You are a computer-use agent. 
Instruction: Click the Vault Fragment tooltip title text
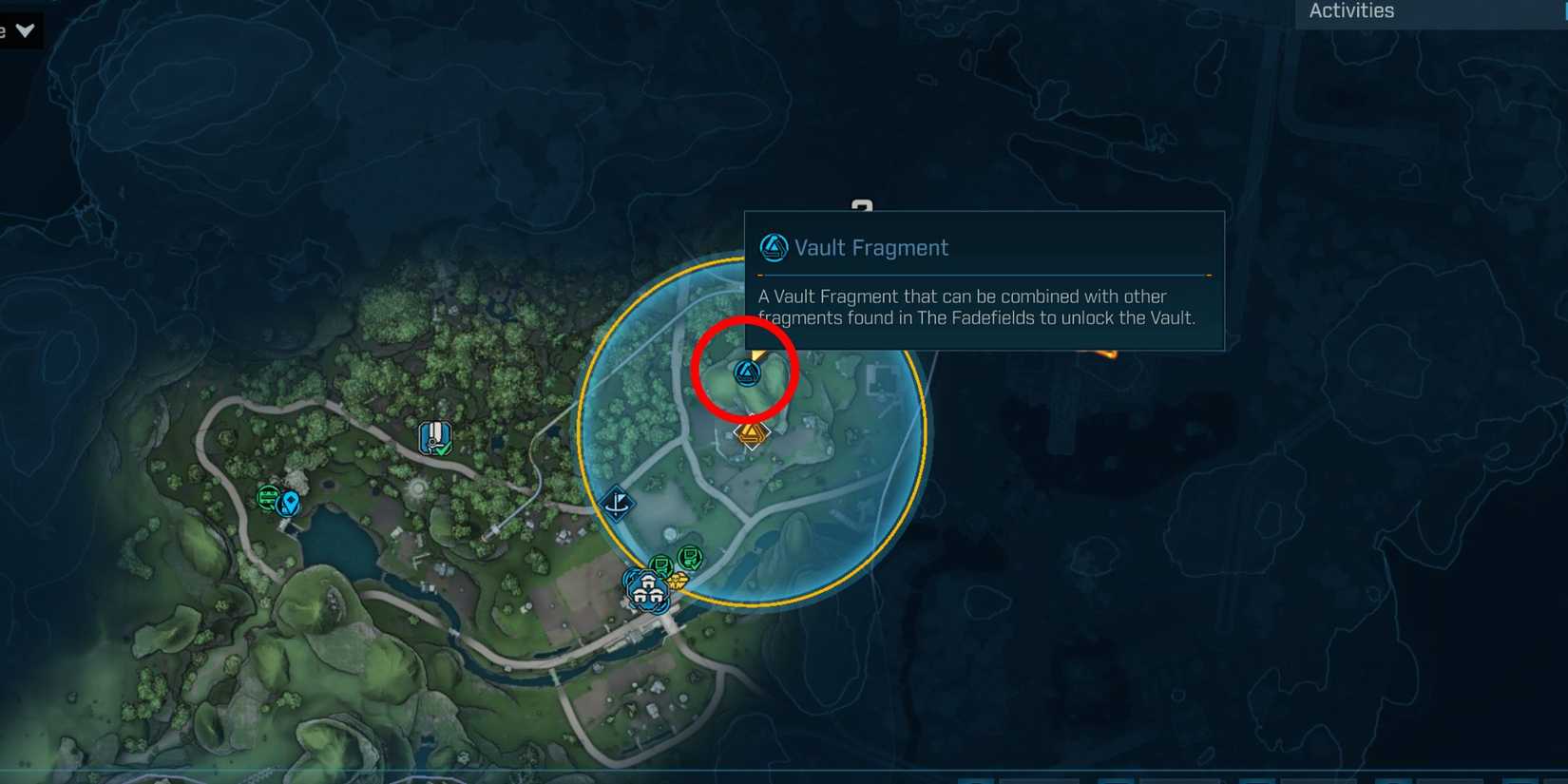[x=871, y=247]
